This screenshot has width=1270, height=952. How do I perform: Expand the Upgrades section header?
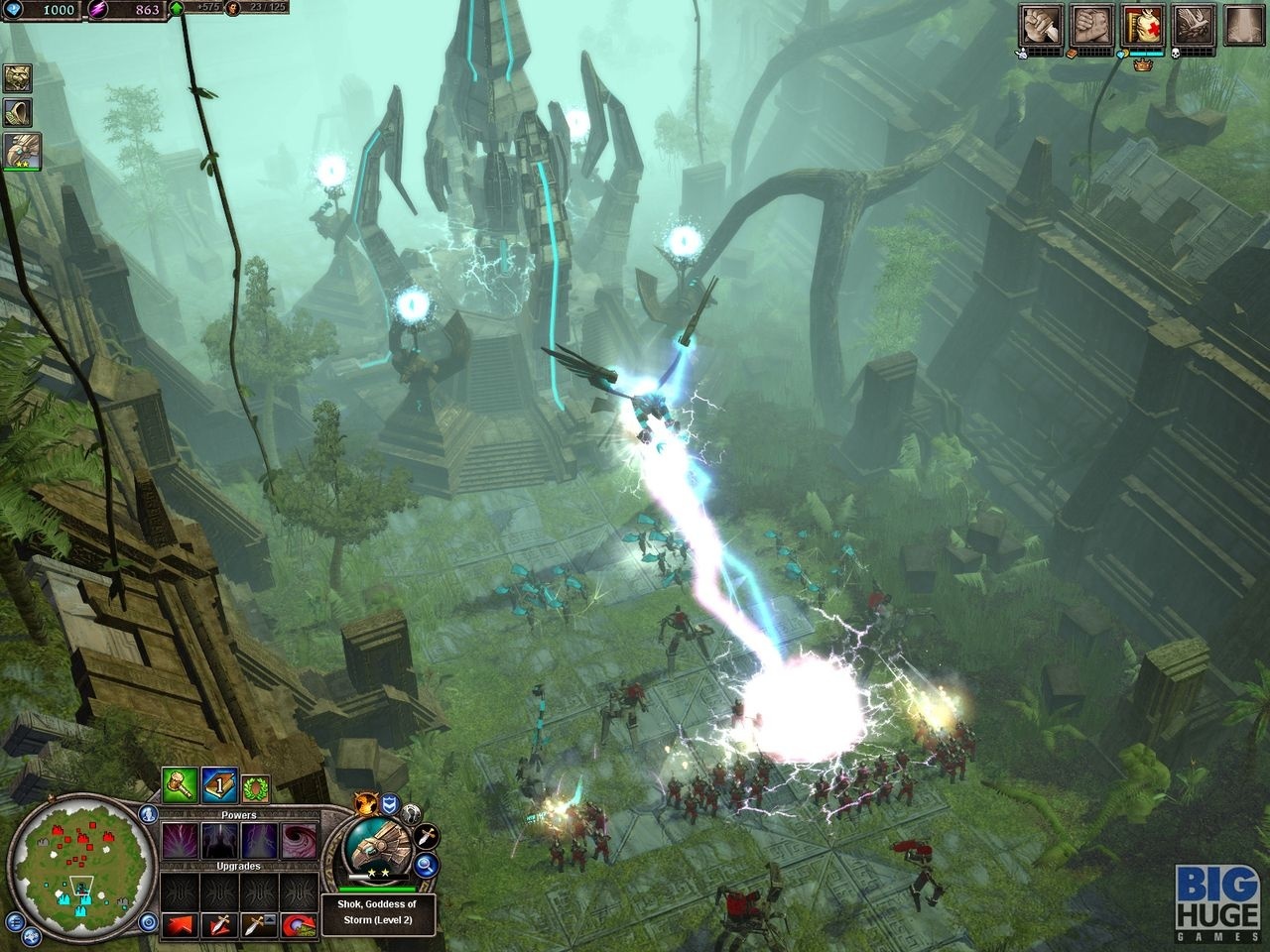pyautogui.click(x=238, y=865)
